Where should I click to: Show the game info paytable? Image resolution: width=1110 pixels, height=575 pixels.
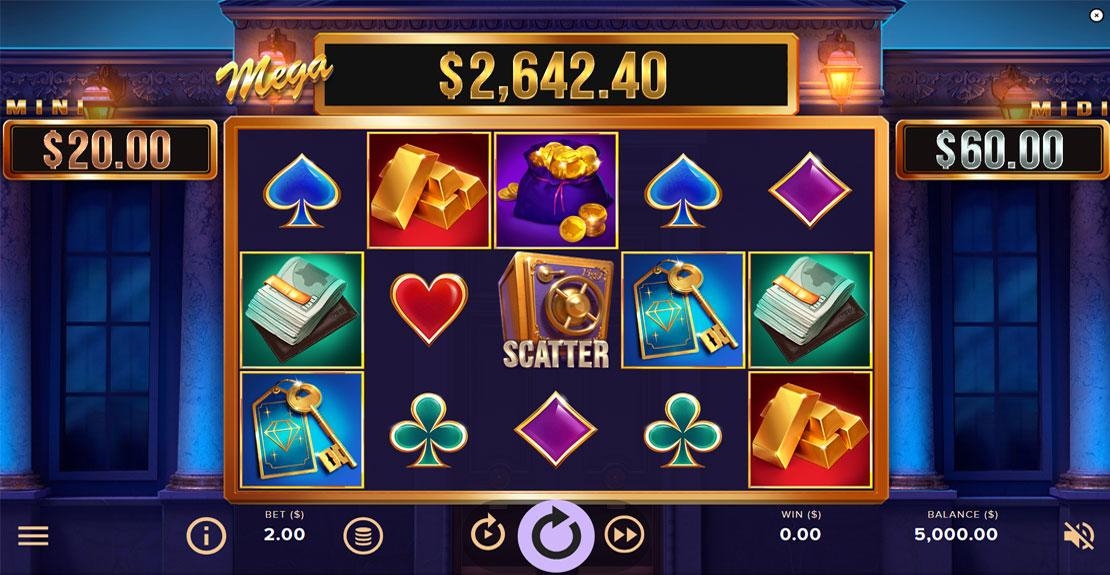tap(206, 536)
